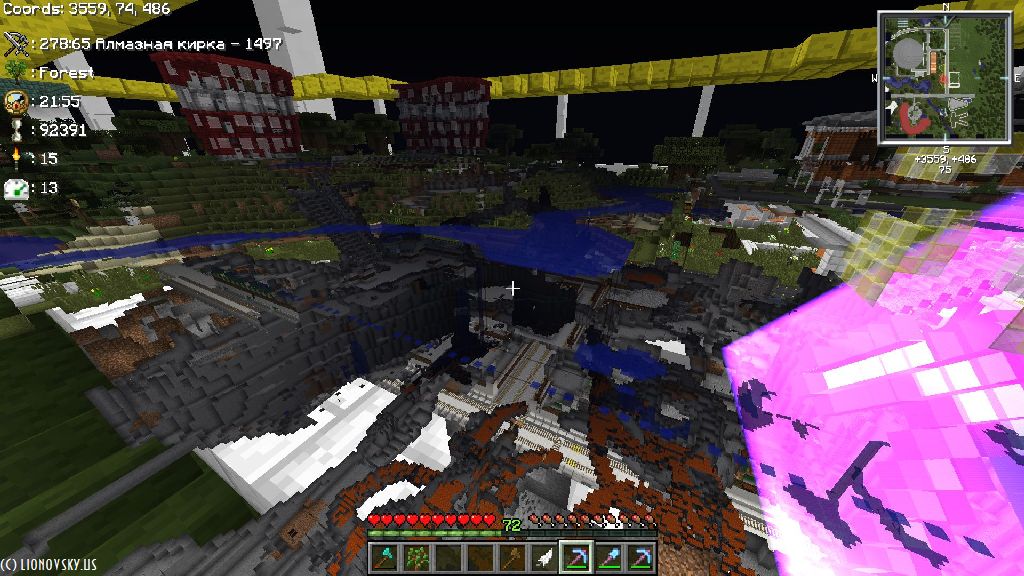Click the Forest biome tree icon
The width and height of the screenshot is (1024, 576).
pyautogui.click(x=15, y=72)
